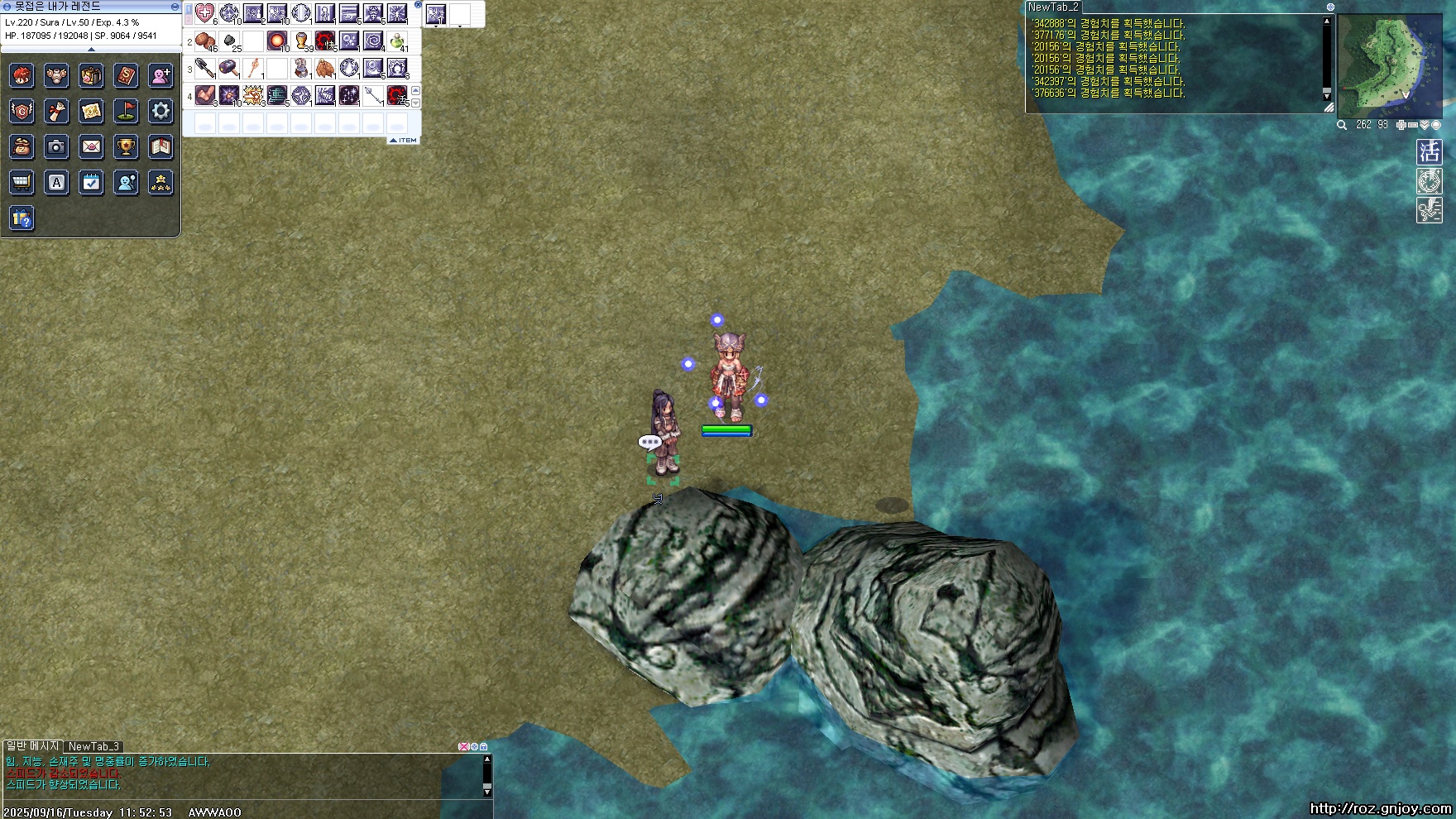This screenshot has width=1456, height=819.
Task: Click the minimap zoom-in plus button
Action: pos(1401,125)
